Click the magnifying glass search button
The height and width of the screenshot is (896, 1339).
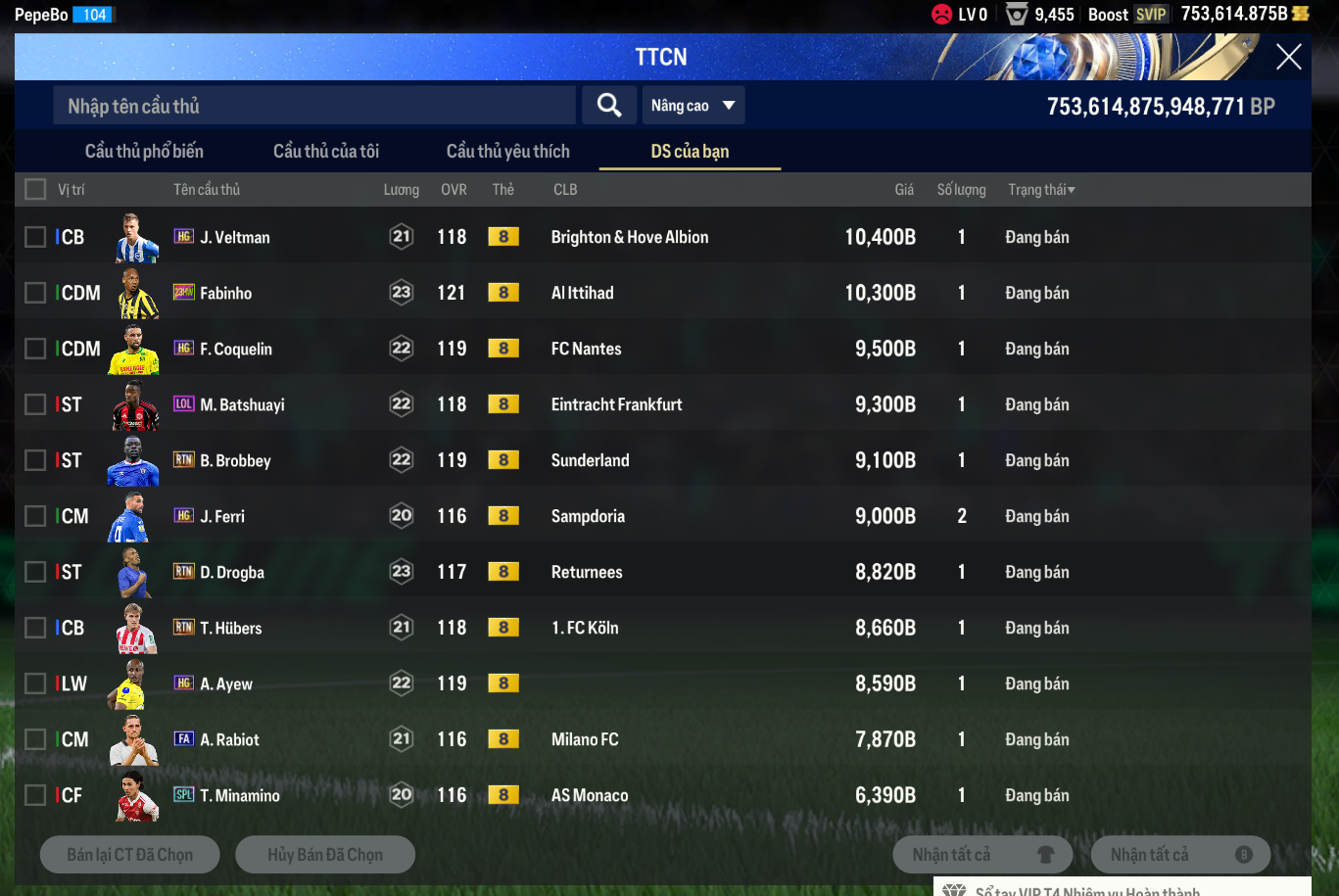(x=609, y=106)
